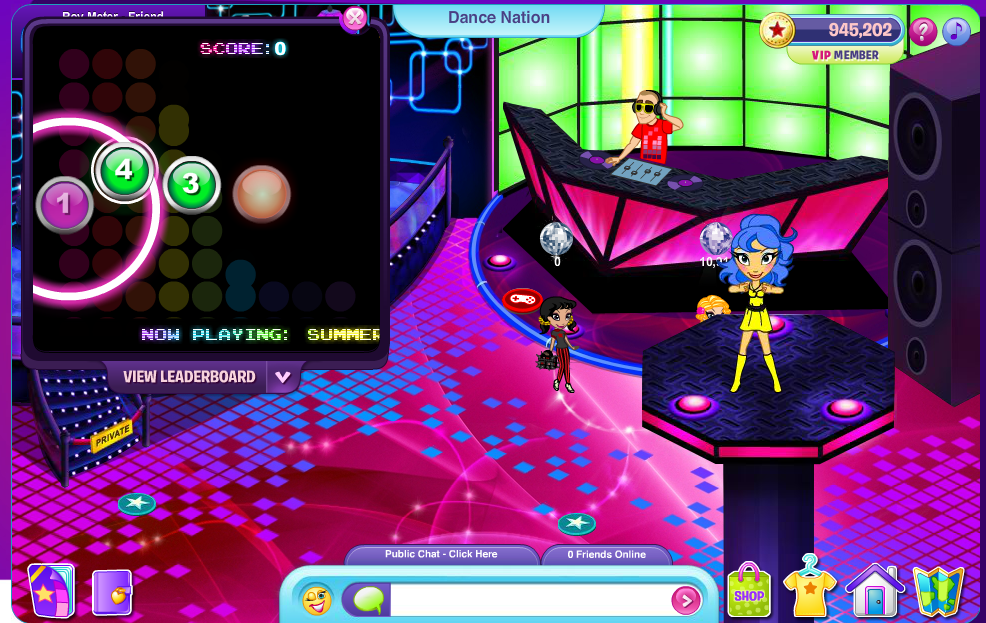986x623 pixels.
Task: Open the emoji picker smiley face
Action: (x=317, y=599)
